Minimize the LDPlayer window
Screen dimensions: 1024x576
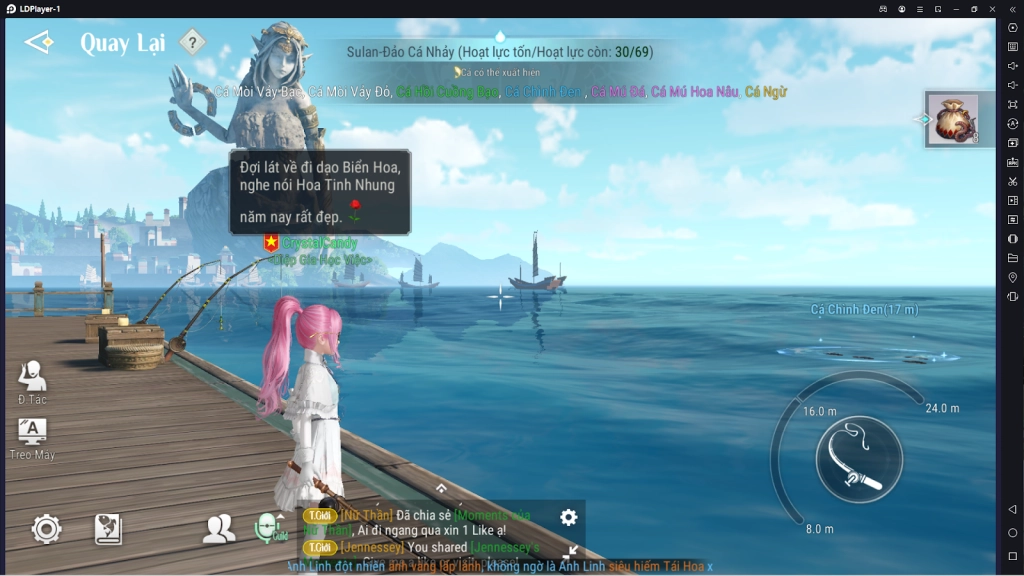click(955, 9)
